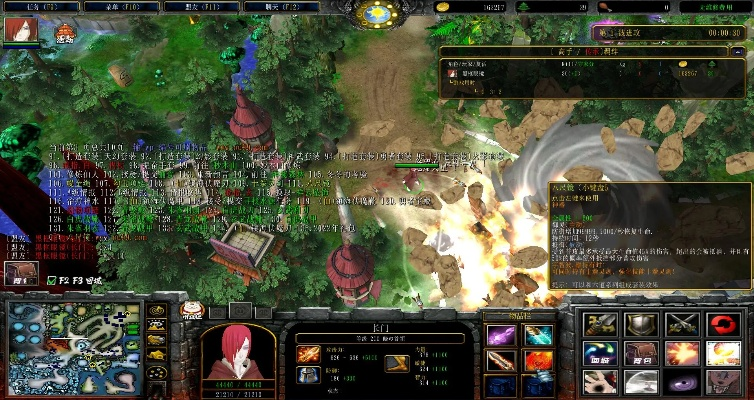Choose the crossed swords attack command
The image size is (754, 400).
(680, 324)
